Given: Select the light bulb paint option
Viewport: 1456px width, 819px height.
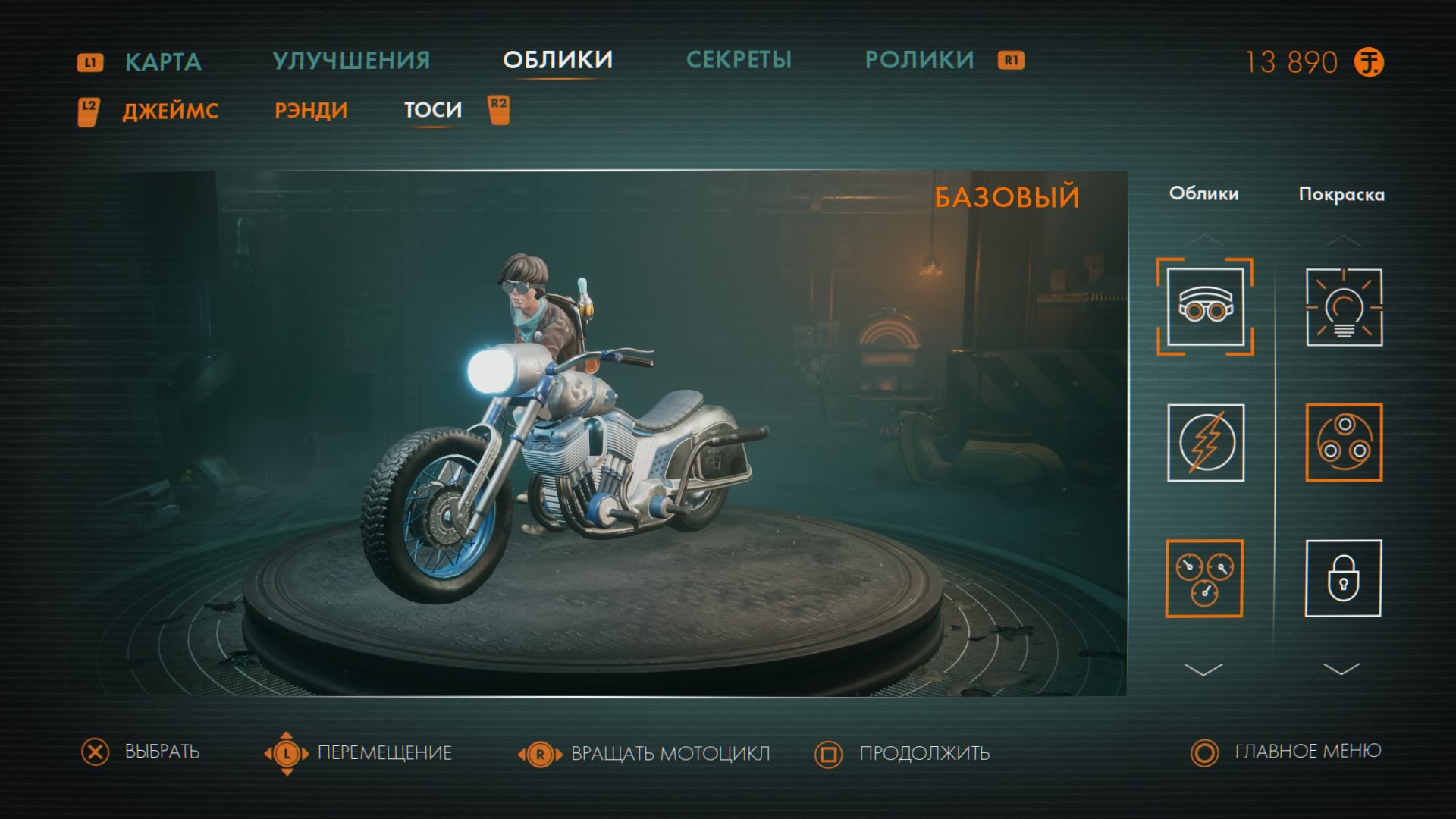Looking at the screenshot, I should (1344, 307).
